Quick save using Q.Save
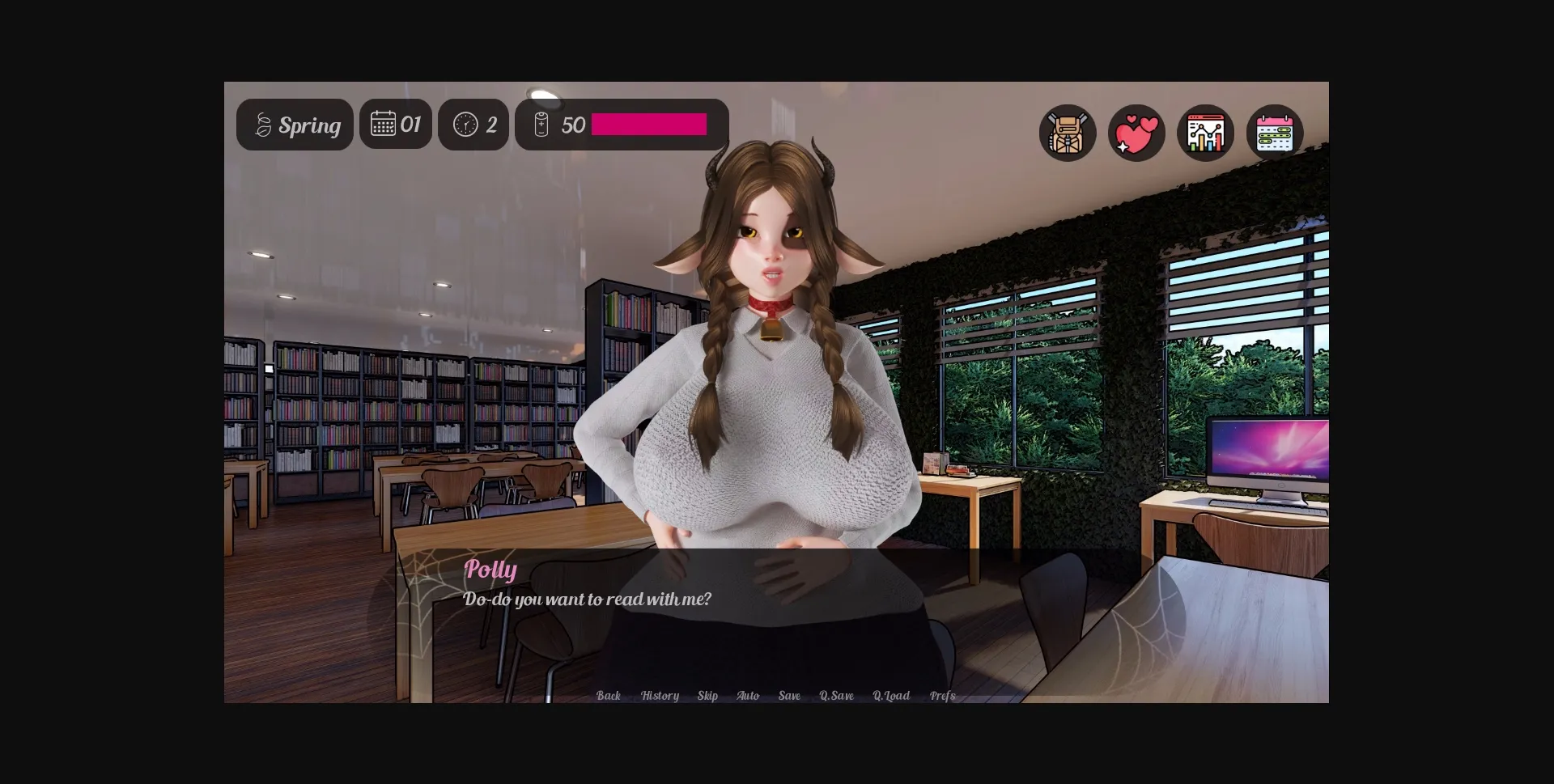 (x=835, y=696)
